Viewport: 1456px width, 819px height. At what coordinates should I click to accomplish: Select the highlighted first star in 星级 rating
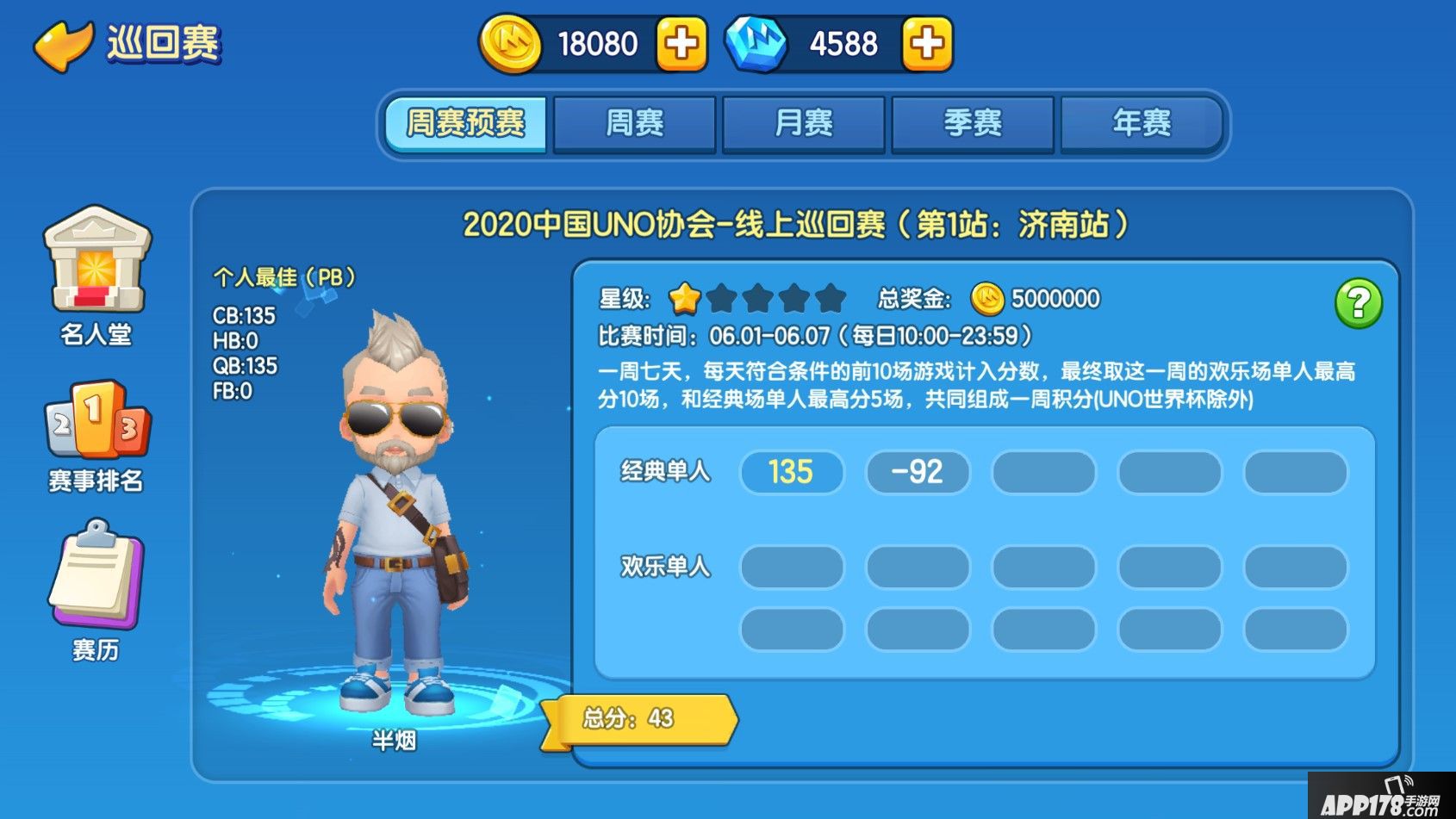tap(684, 297)
